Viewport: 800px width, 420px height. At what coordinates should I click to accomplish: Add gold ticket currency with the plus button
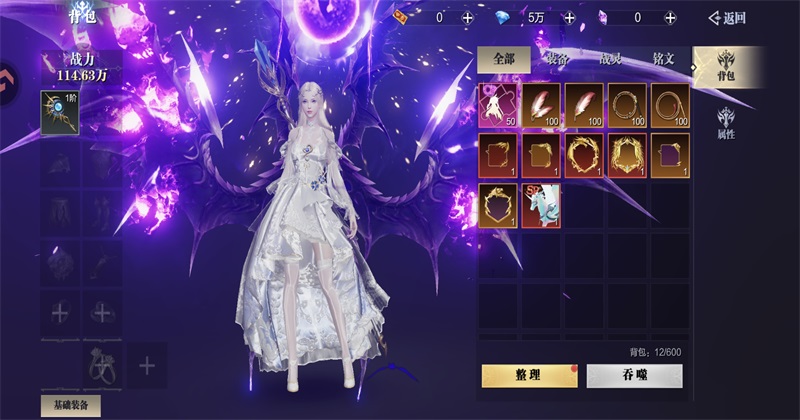[x=468, y=17]
